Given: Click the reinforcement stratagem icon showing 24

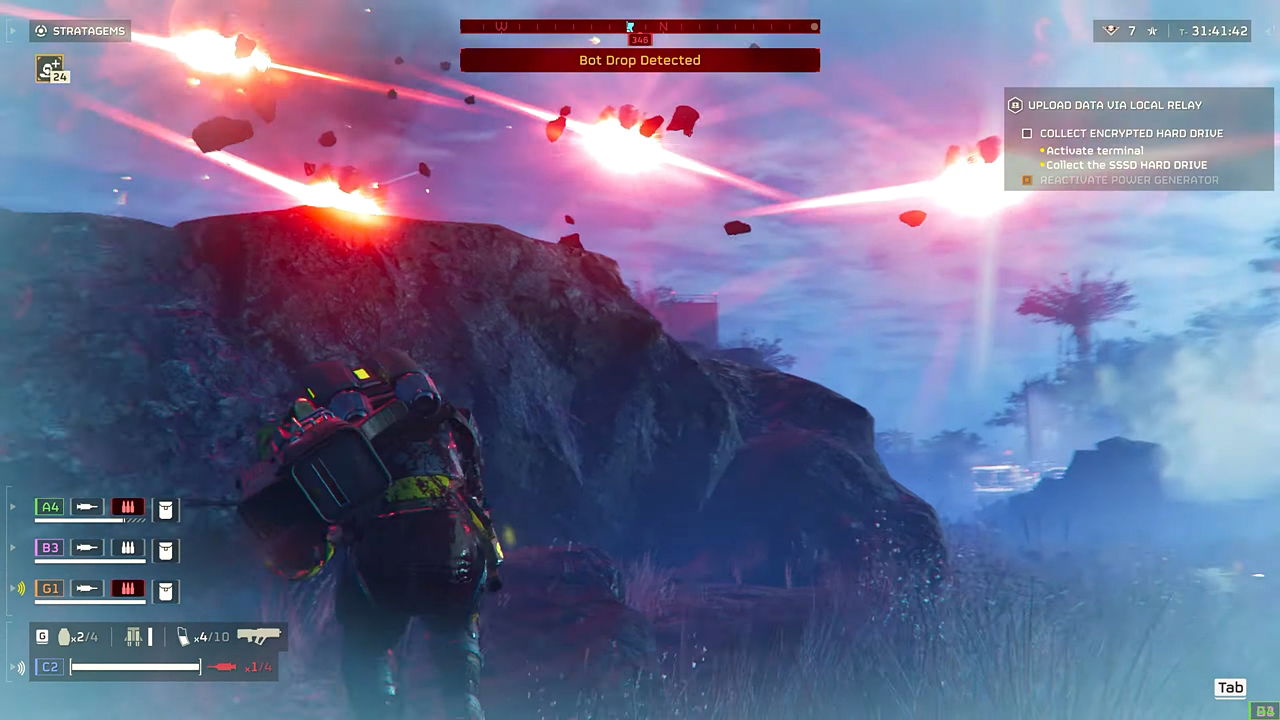Looking at the screenshot, I should (x=50, y=69).
